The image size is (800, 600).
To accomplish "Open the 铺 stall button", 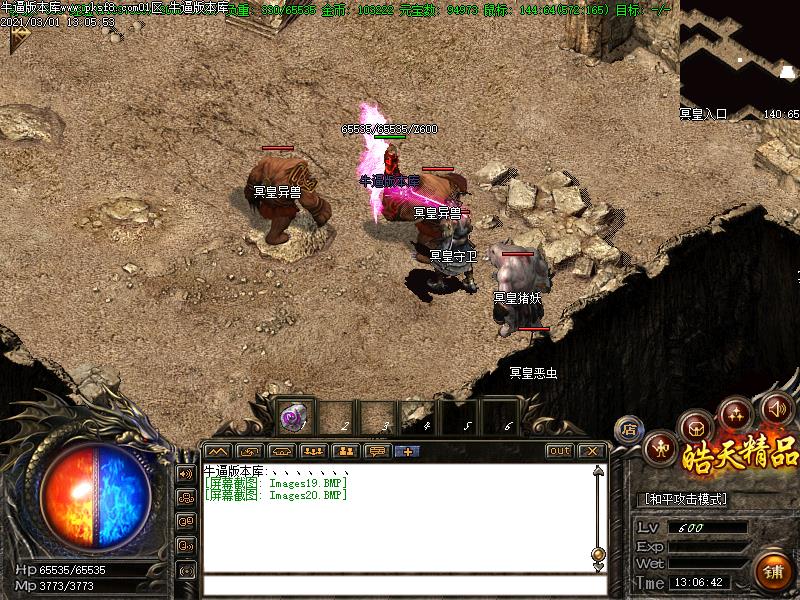I will (x=773, y=573).
